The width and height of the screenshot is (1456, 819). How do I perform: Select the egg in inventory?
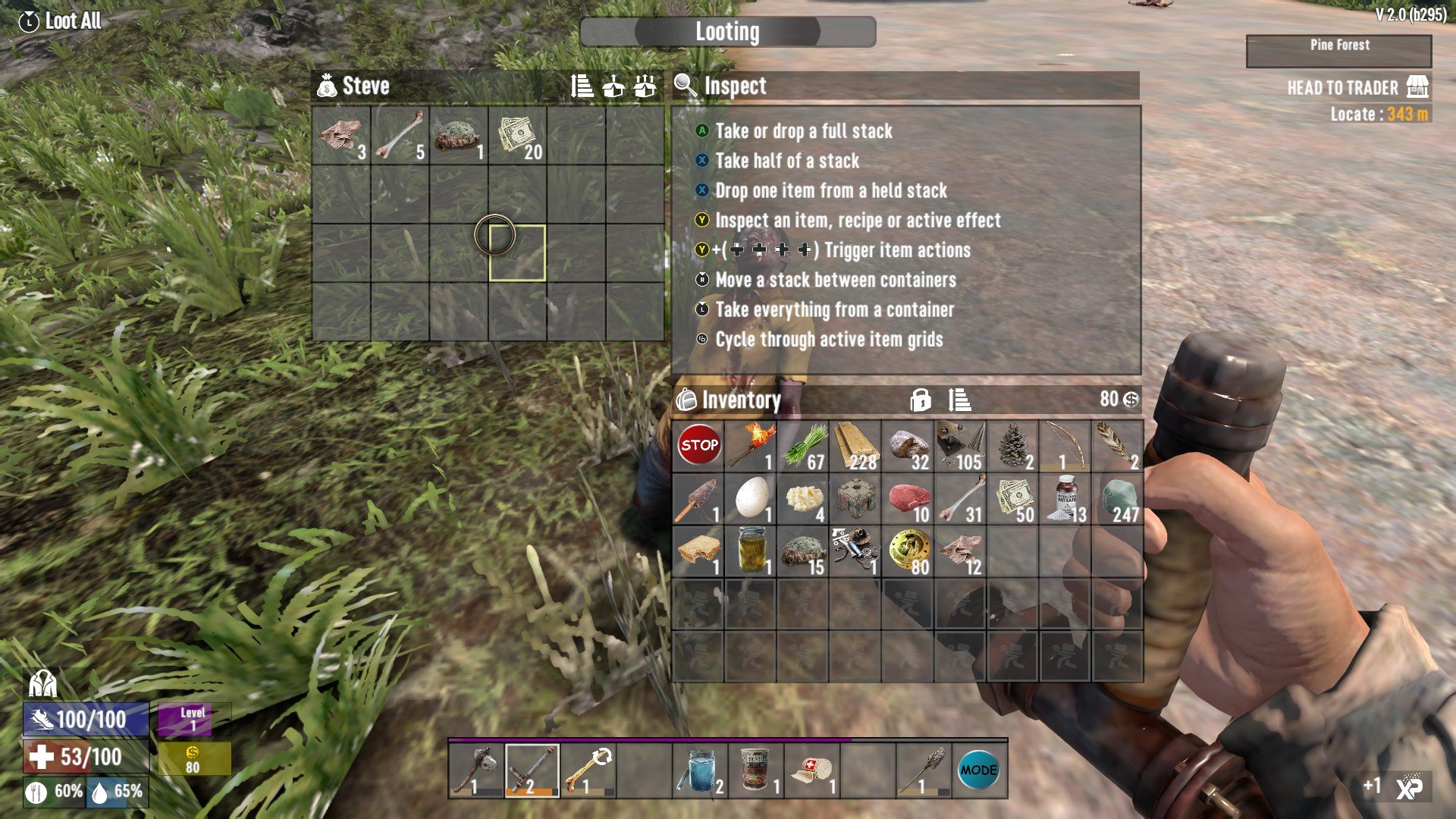point(751,499)
